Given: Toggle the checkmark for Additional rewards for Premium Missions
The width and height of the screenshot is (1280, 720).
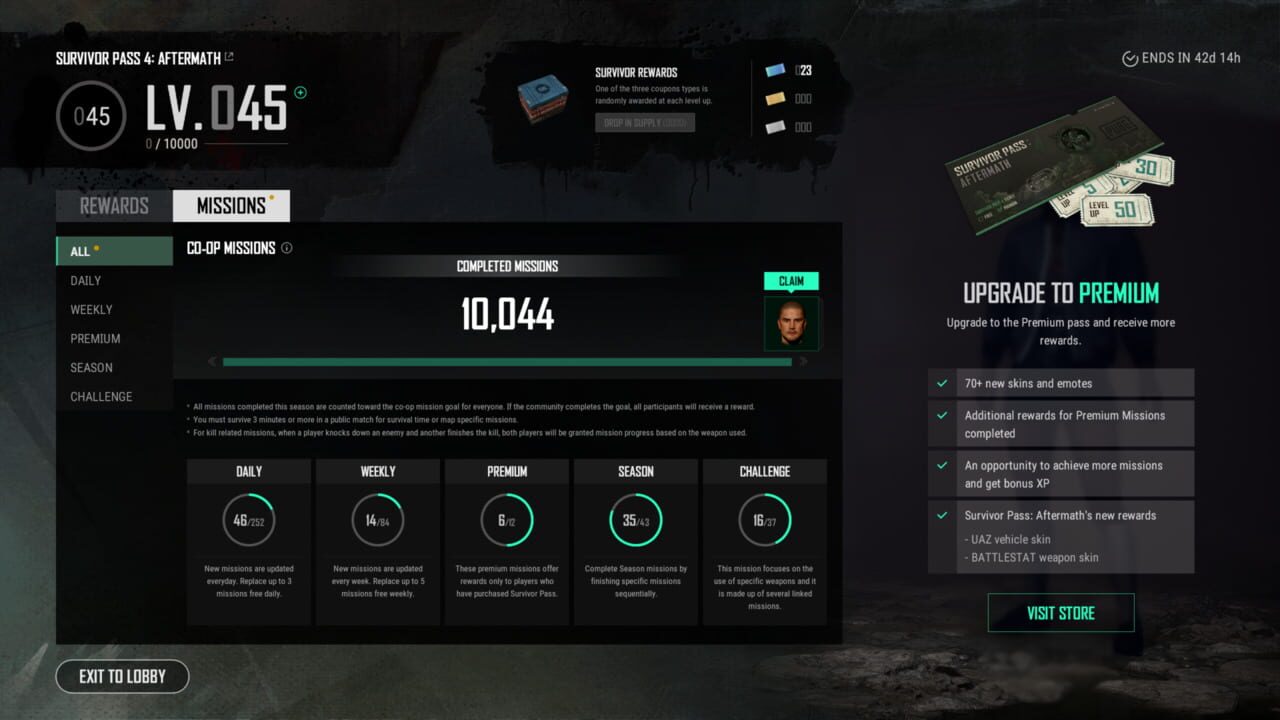Looking at the screenshot, I should pyautogui.click(x=942, y=414).
